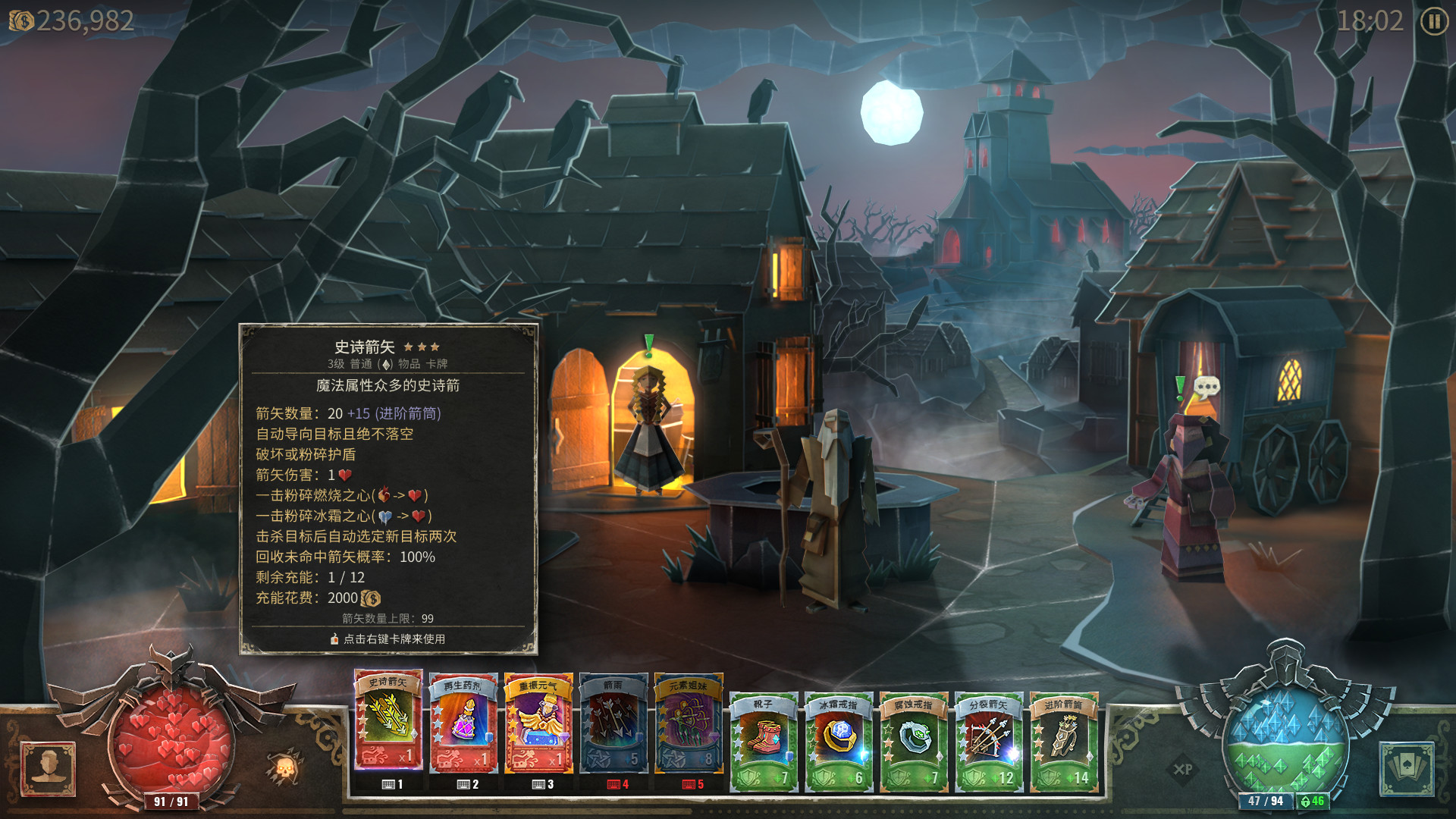Click the 进阶箭筒 (Advanced Quiver) card
This screenshot has height=819, width=1456.
[1063, 736]
